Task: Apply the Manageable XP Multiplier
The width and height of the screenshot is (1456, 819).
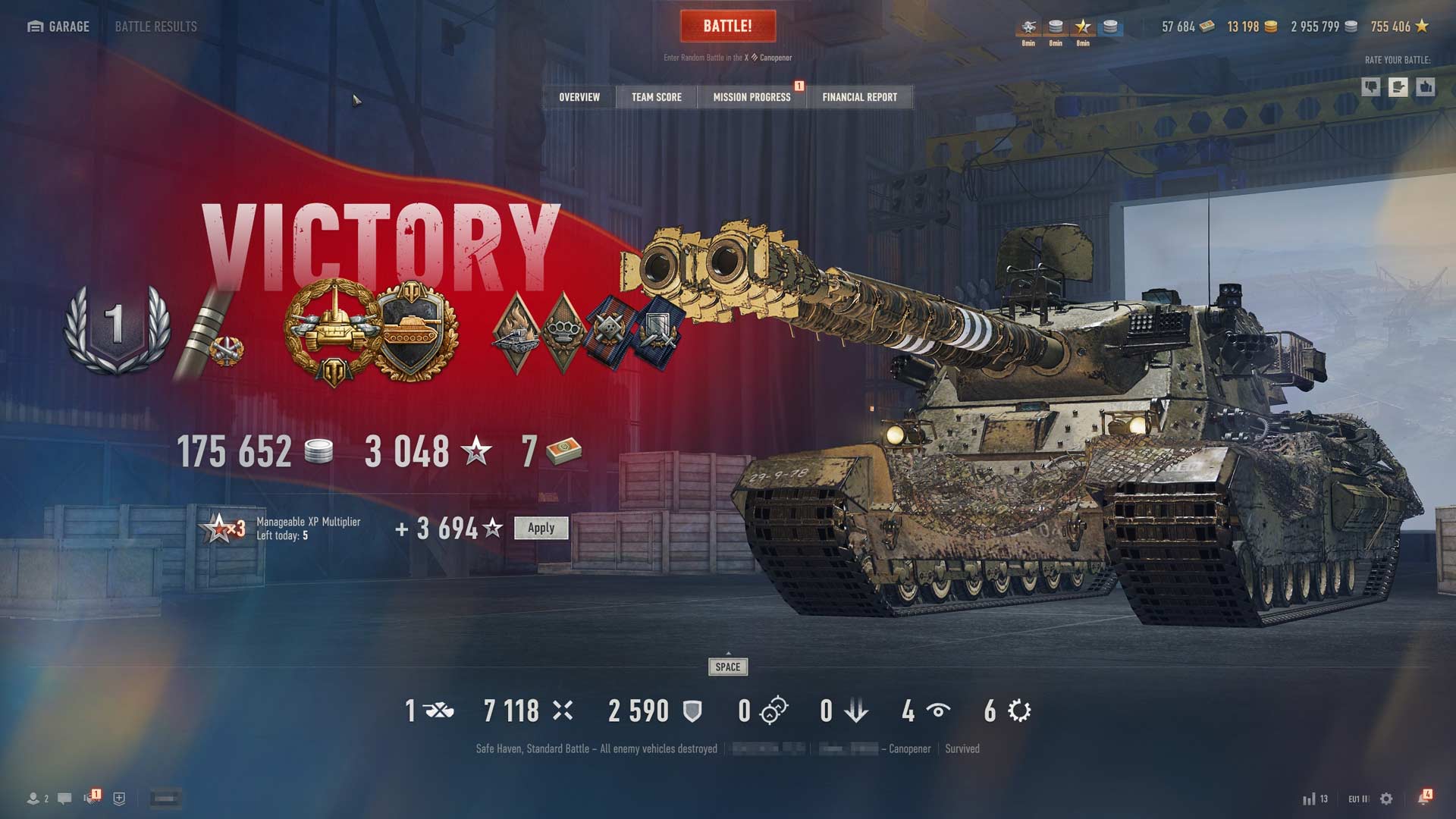Action: (541, 528)
